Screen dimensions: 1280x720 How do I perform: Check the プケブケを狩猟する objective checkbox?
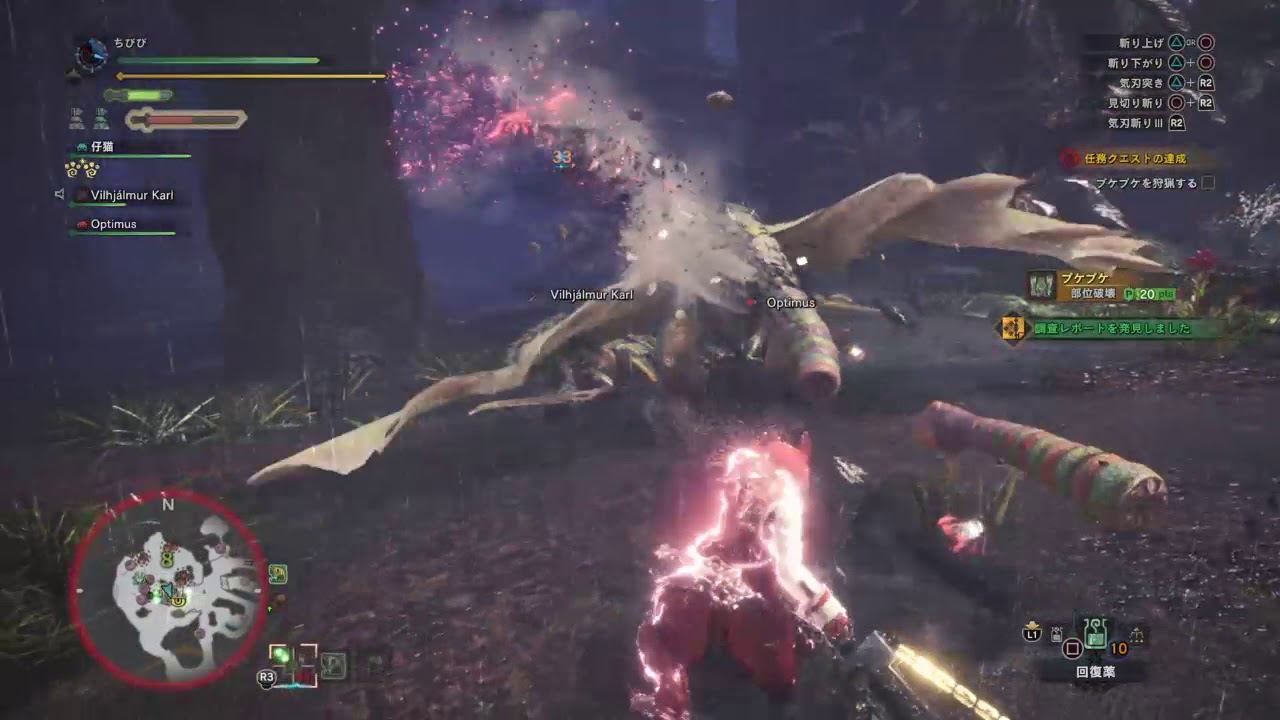(x=1207, y=183)
